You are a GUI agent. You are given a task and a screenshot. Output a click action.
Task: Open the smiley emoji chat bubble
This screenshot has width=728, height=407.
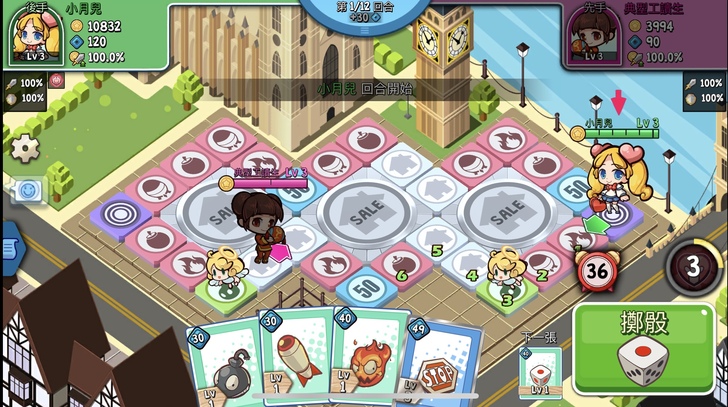[x=29, y=188]
